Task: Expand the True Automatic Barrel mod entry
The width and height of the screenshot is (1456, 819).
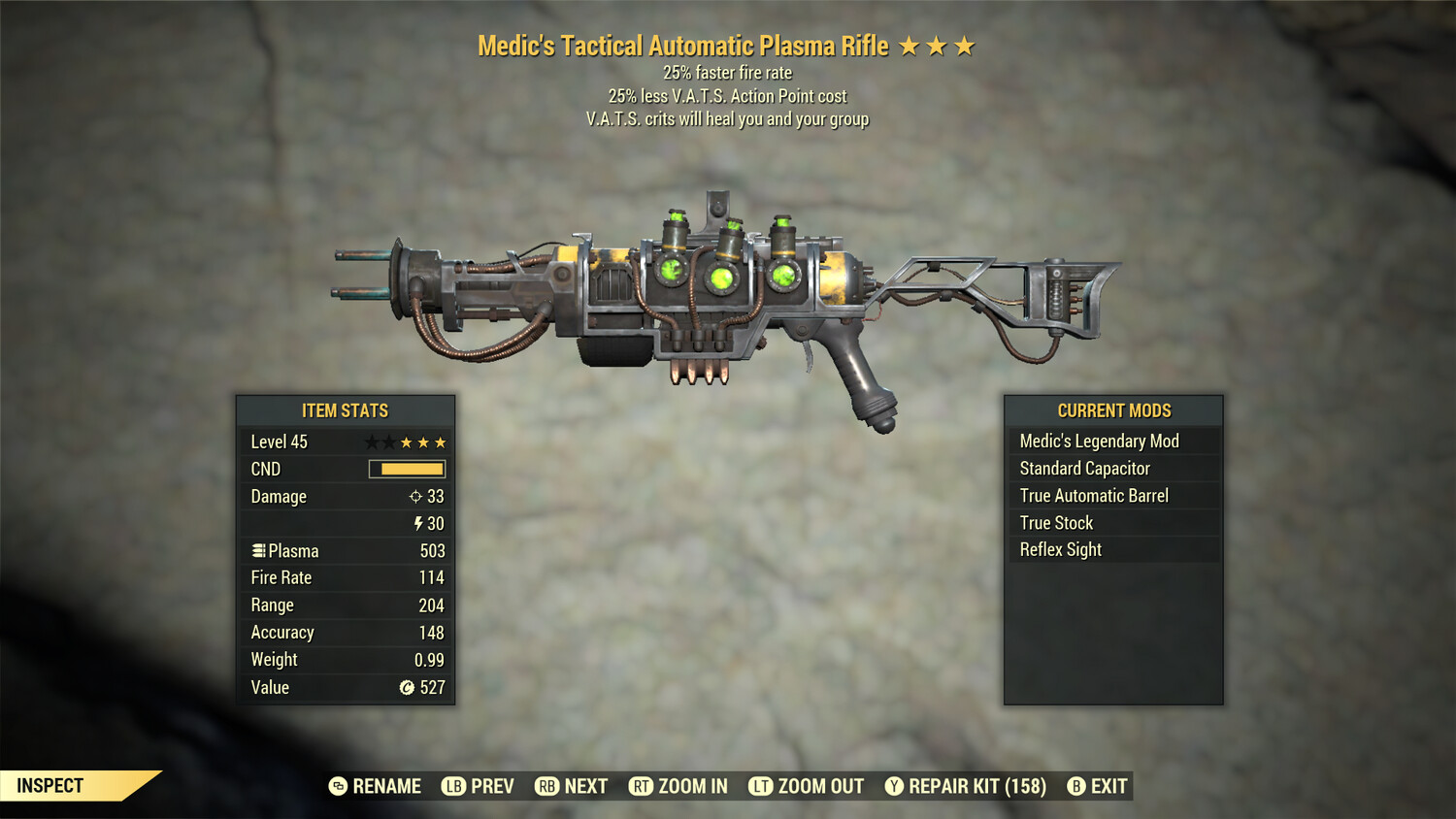Action: pyautogui.click(x=1093, y=495)
